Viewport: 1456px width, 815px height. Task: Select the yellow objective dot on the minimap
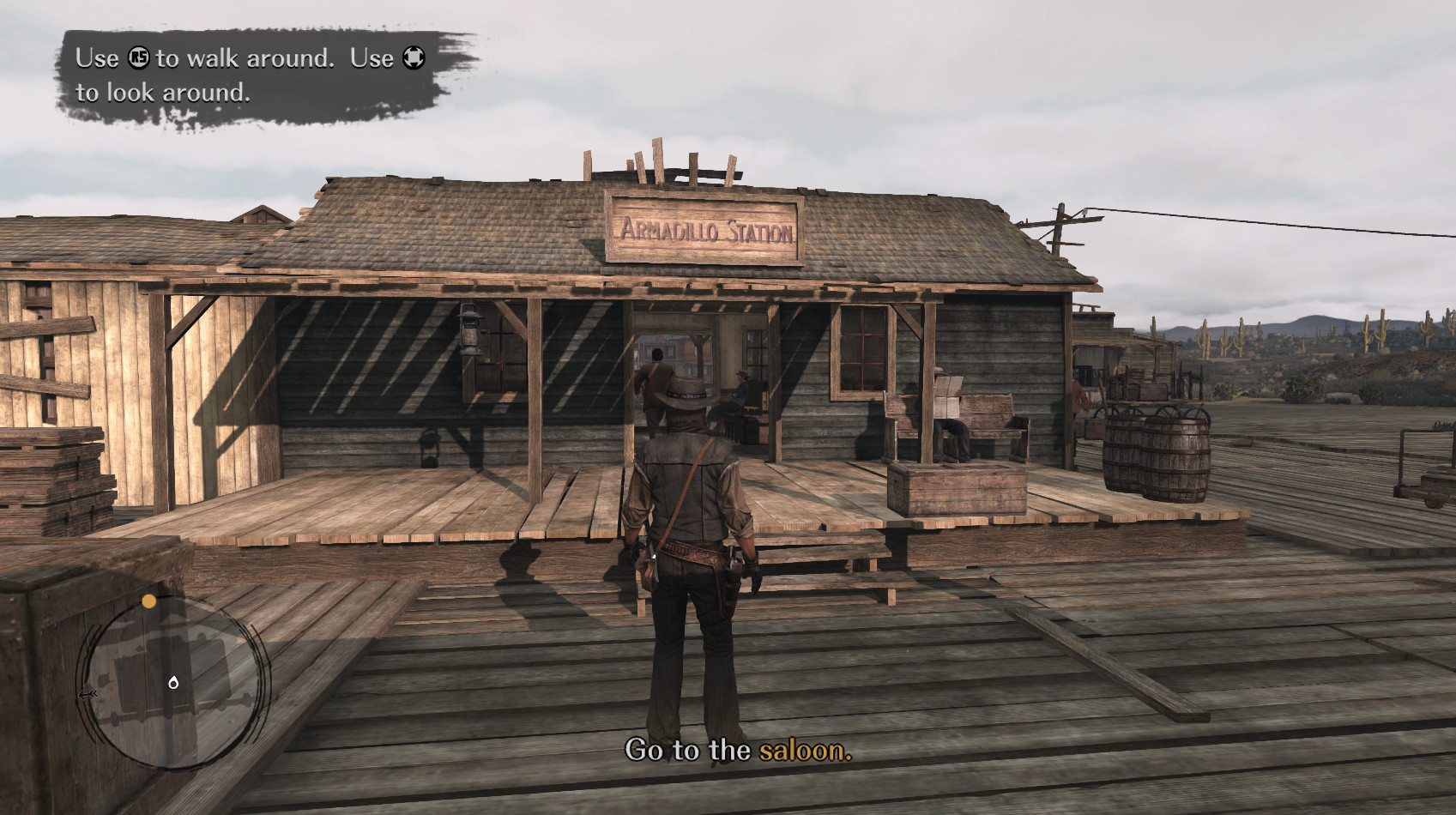coord(148,601)
